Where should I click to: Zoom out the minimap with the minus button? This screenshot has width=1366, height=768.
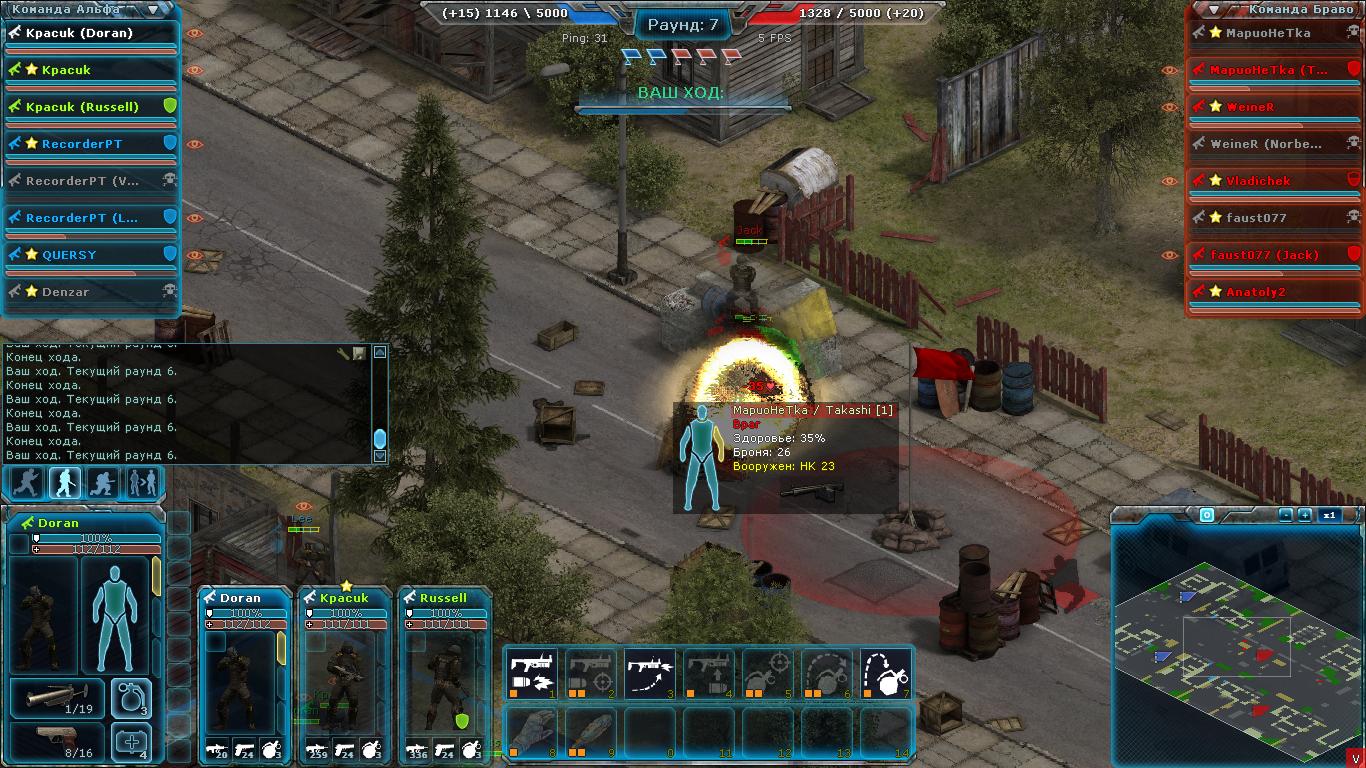[x=1286, y=515]
